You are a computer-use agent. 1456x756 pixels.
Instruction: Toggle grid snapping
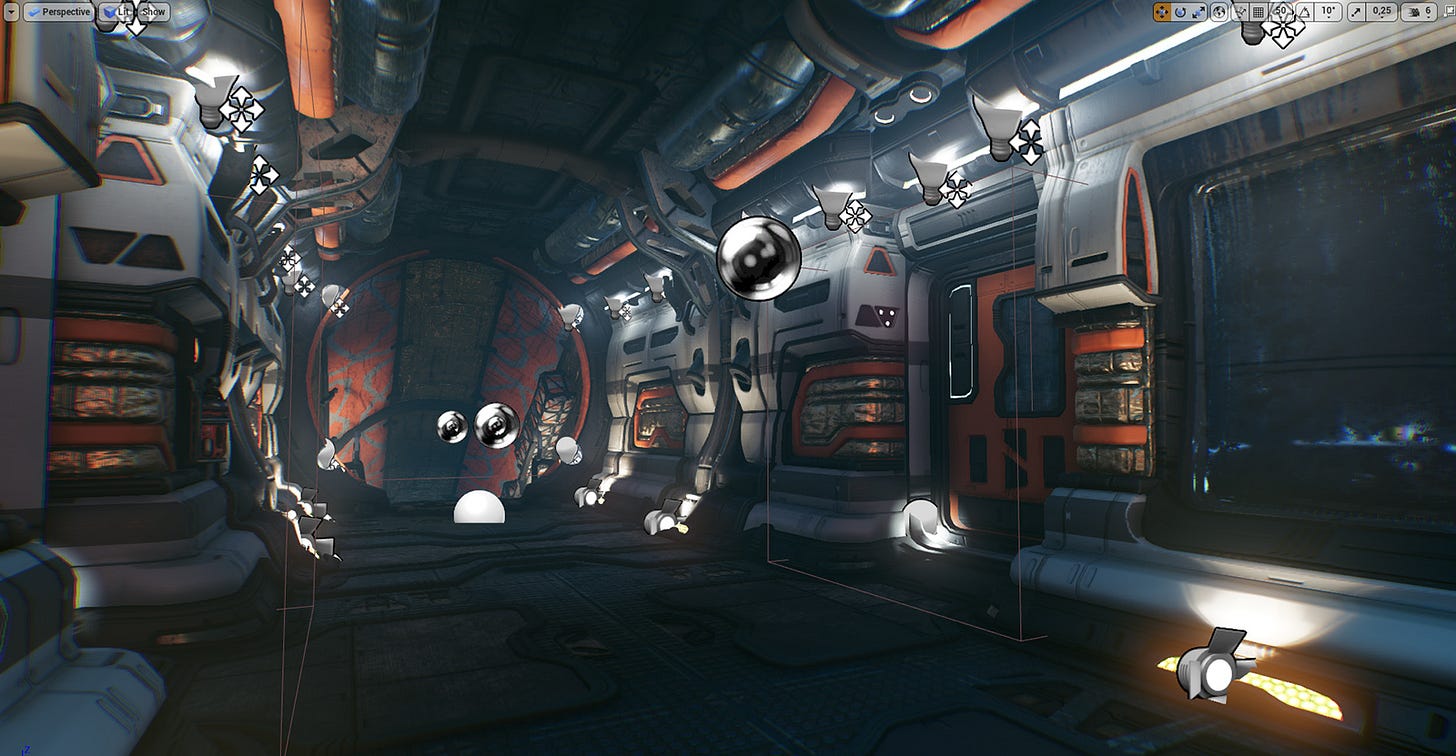tap(1259, 12)
